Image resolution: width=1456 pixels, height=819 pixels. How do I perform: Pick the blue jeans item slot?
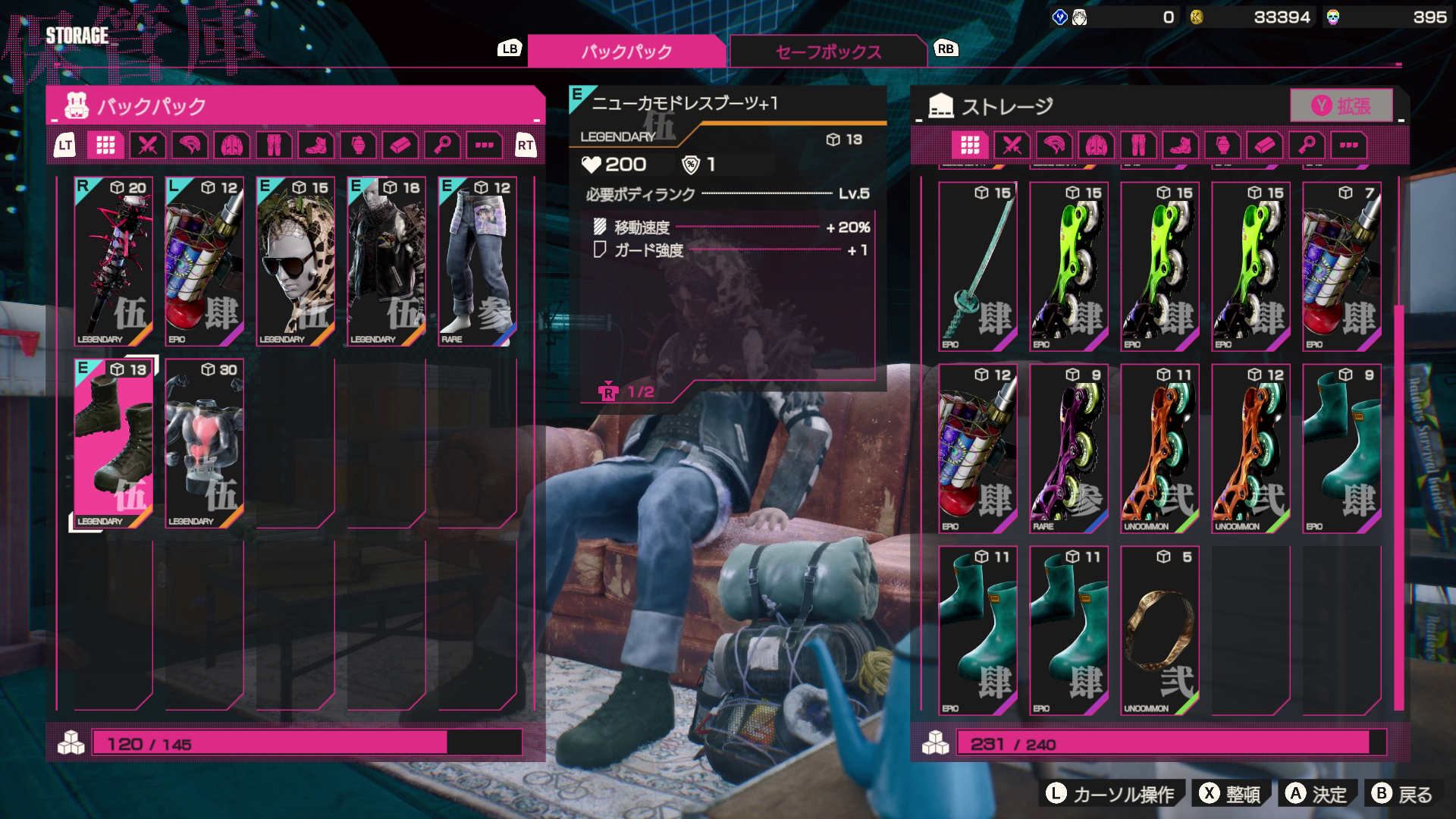click(x=478, y=262)
